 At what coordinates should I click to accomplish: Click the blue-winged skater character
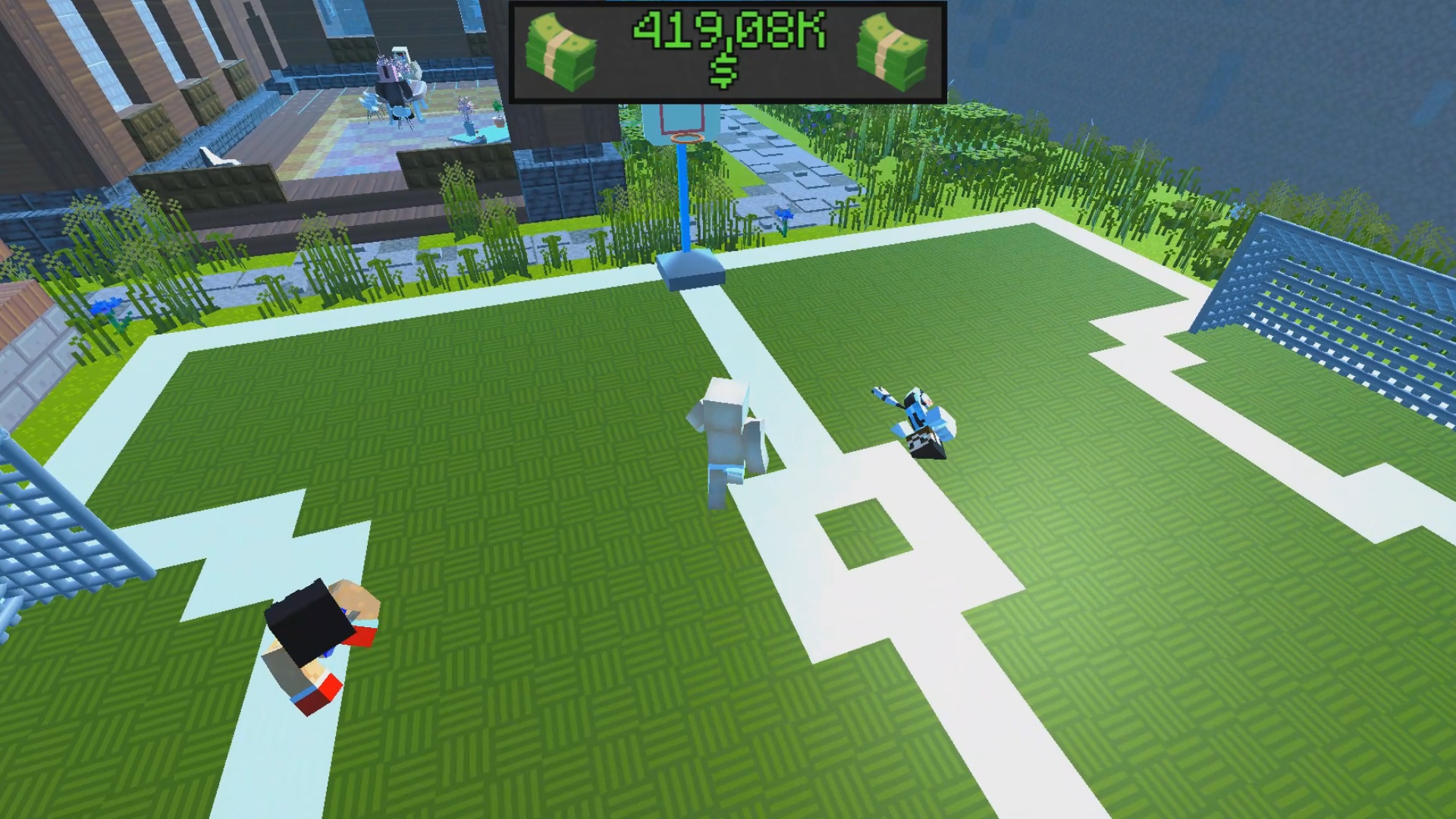click(918, 421)
